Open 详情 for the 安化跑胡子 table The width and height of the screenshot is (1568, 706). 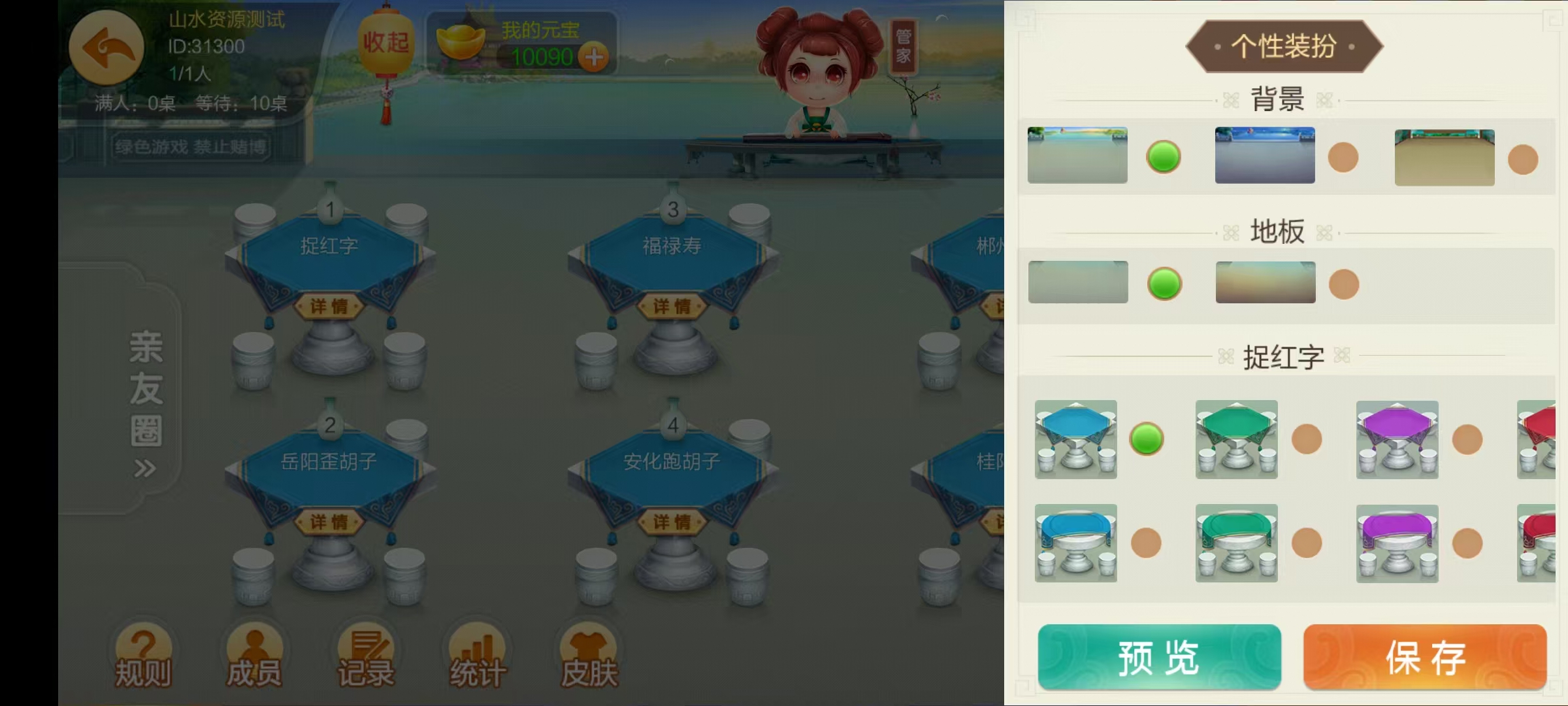(673, 523)
